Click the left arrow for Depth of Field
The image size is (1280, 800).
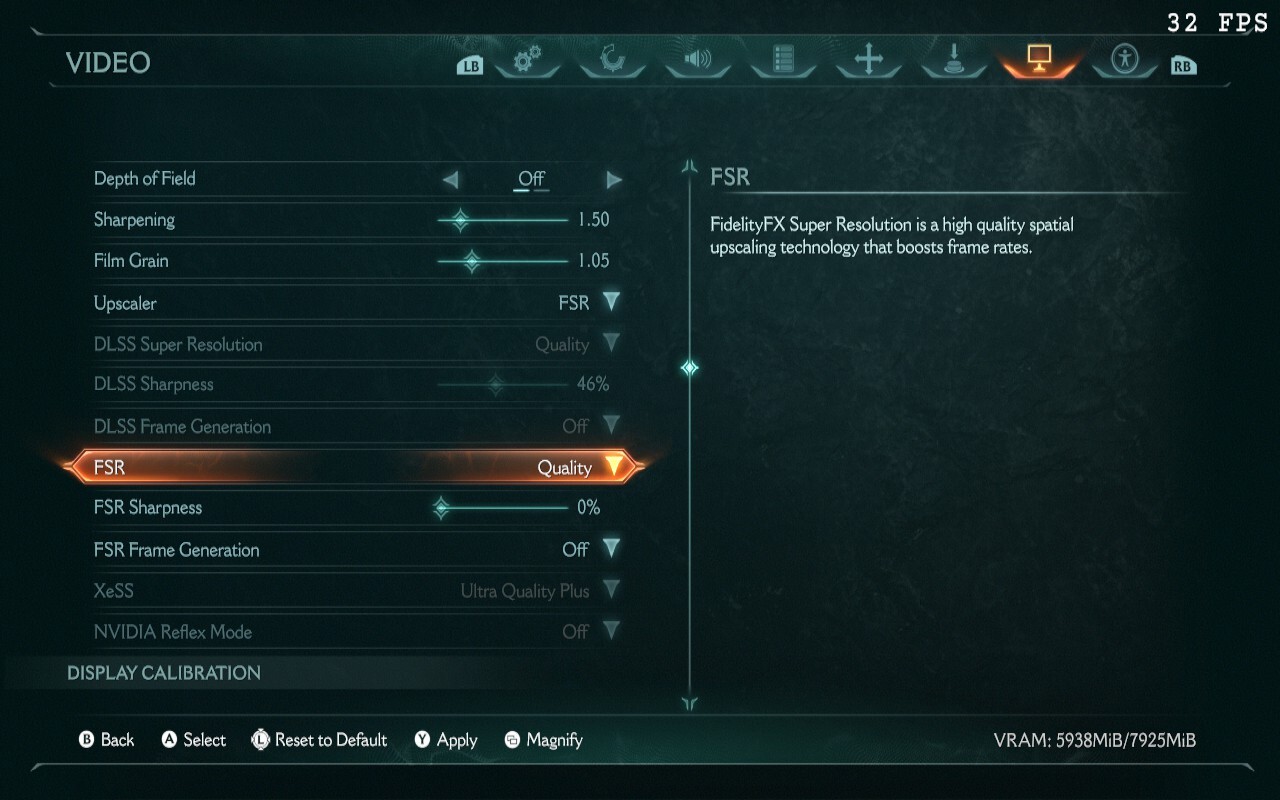pyautogui.click(x=451, y=180)
